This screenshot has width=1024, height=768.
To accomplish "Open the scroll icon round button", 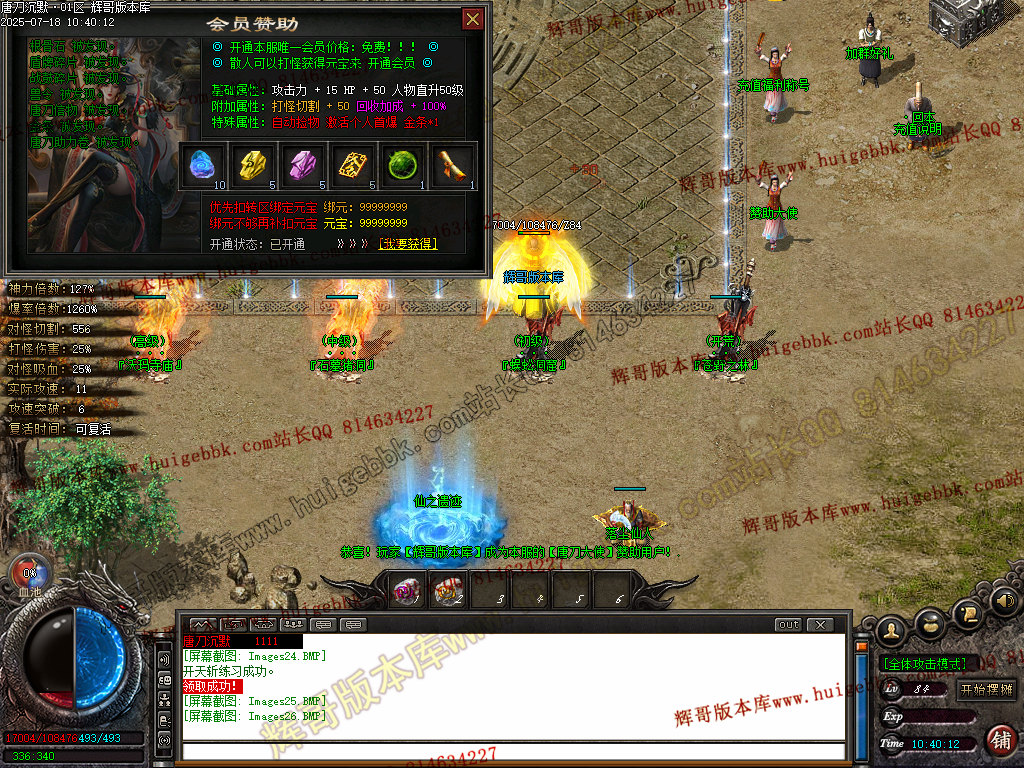I will tap(967, 613).
